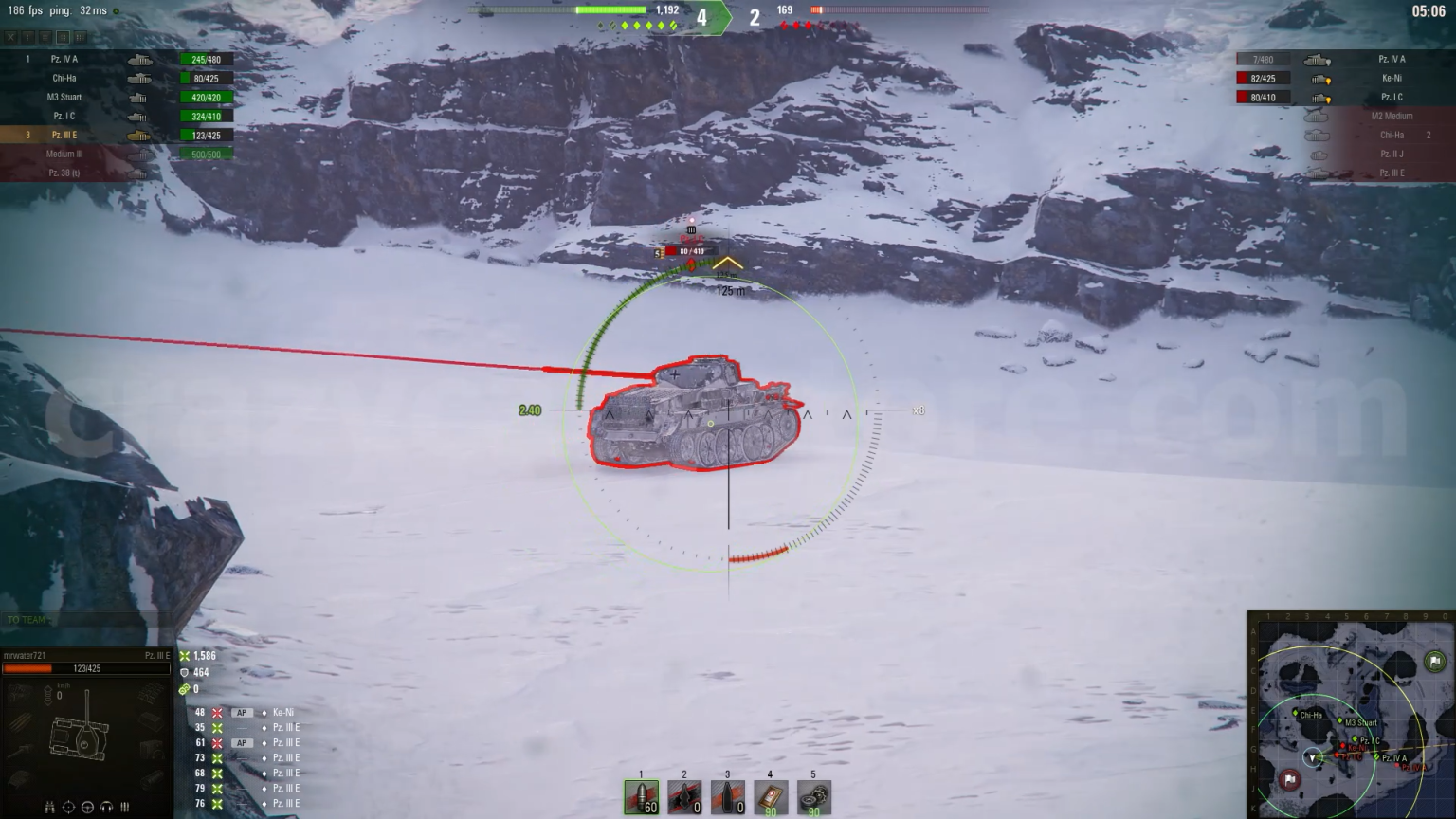The image size is (1456, 819).
Task: Click the flag icon below the minimap
Action: click(x=1289, y=779)
